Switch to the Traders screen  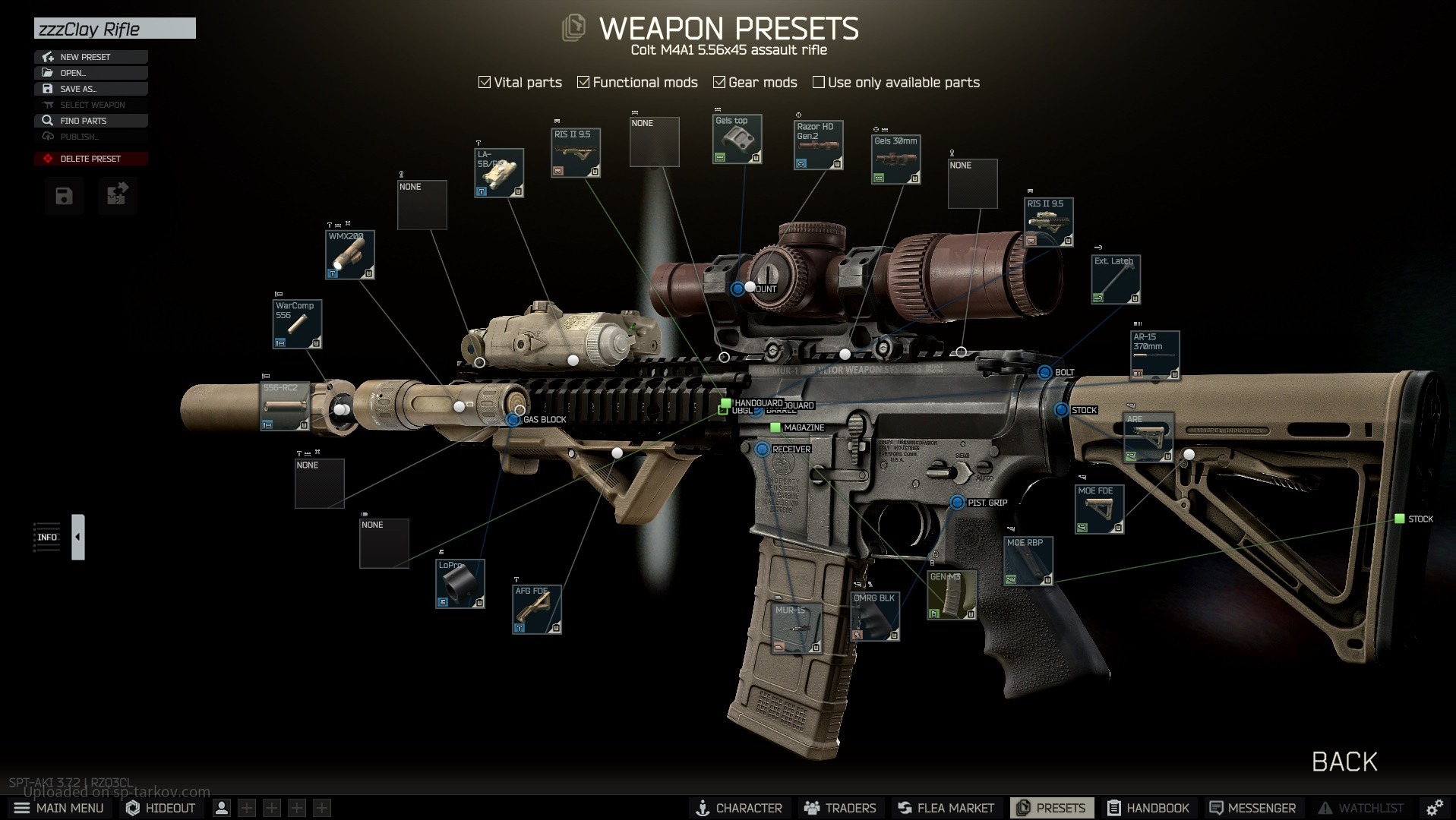(x=840, y=808)
